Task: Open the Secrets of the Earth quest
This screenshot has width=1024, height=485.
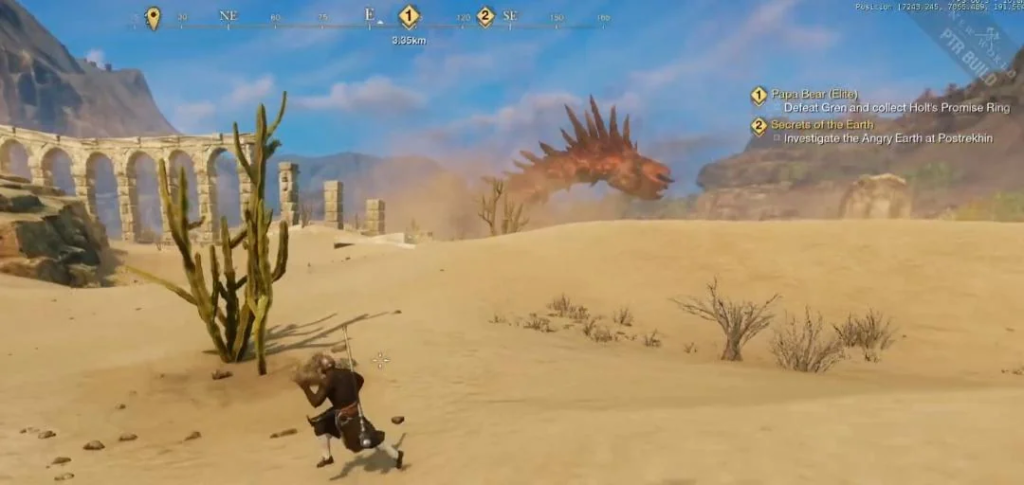Action: (822, 124)
